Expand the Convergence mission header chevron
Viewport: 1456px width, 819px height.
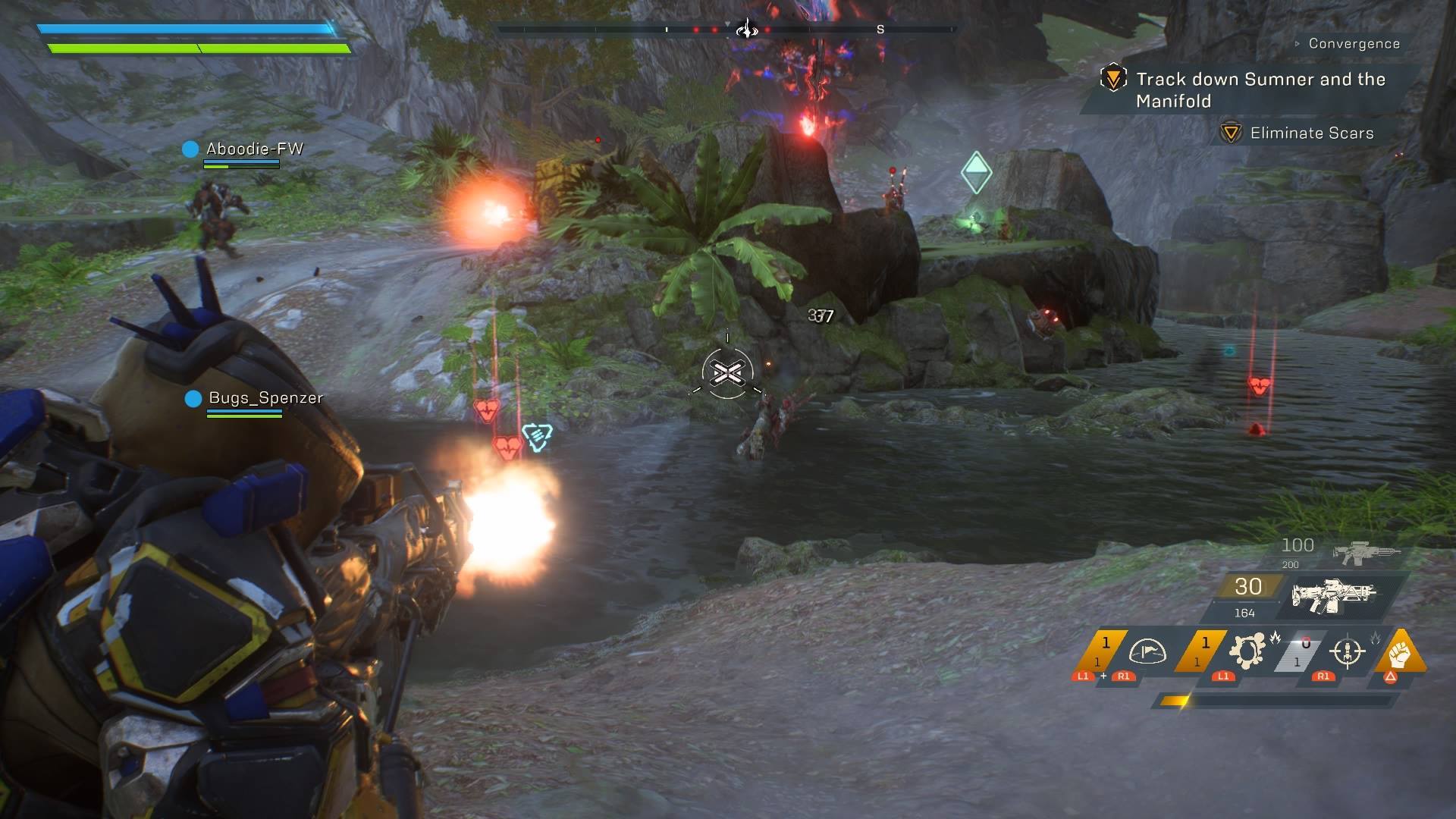coord(1298,43)
